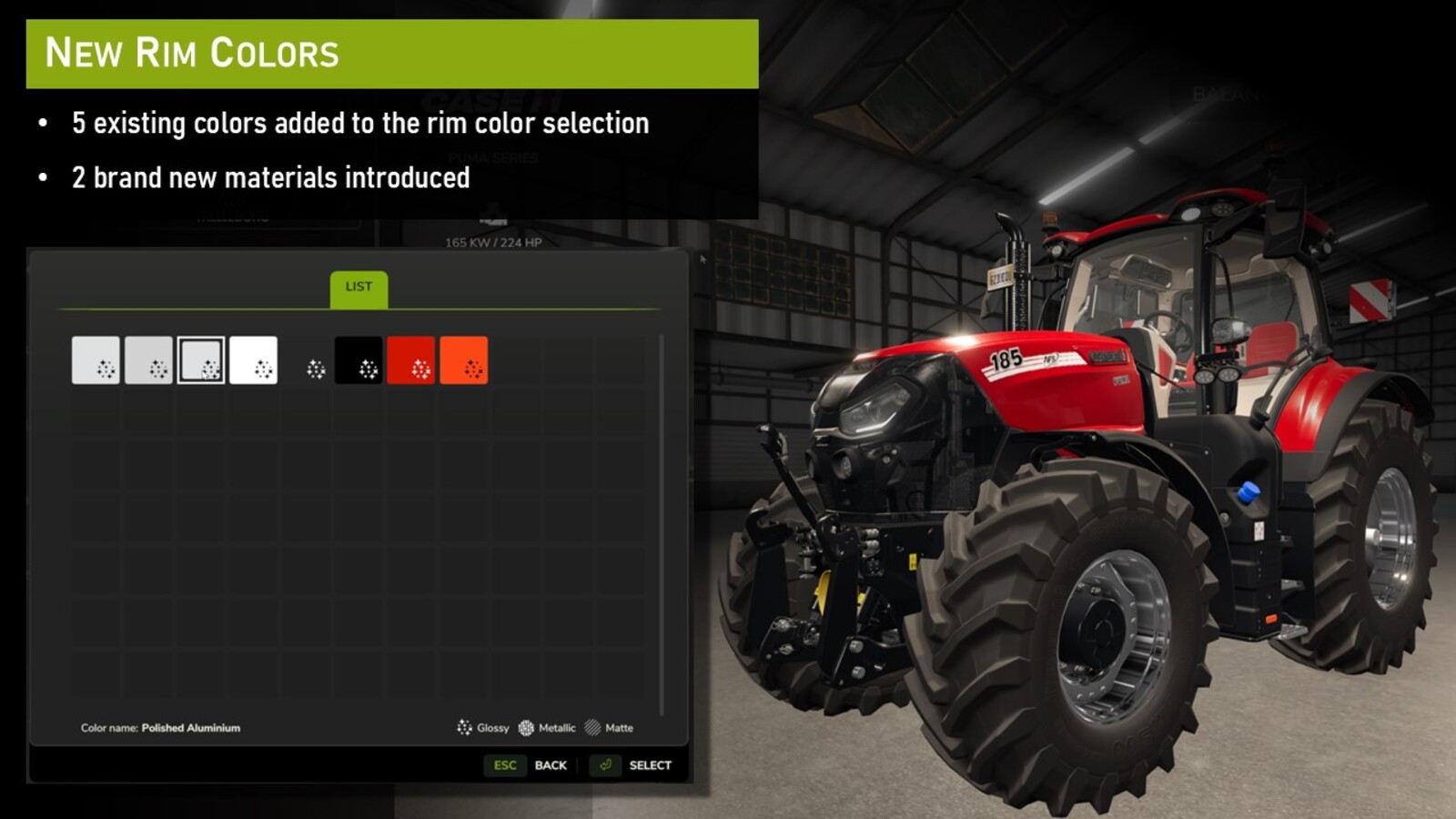Click the Glossy legend icon
Image resolution: width=1456 pixels, height=819 pixels.
(x=464, y=728)
